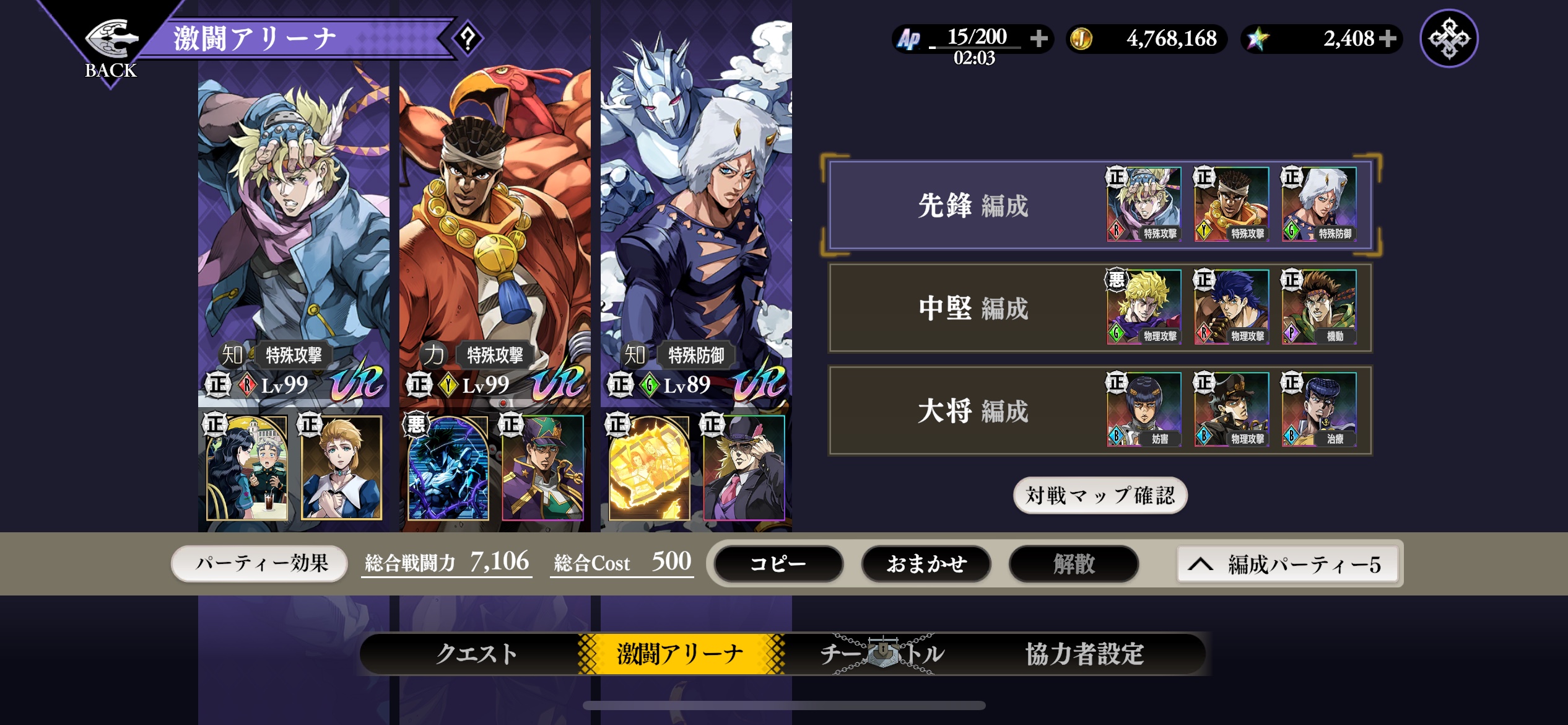Show the パーティー効果 party effects
Screen dimensions: 1568x725
[260, 563]
